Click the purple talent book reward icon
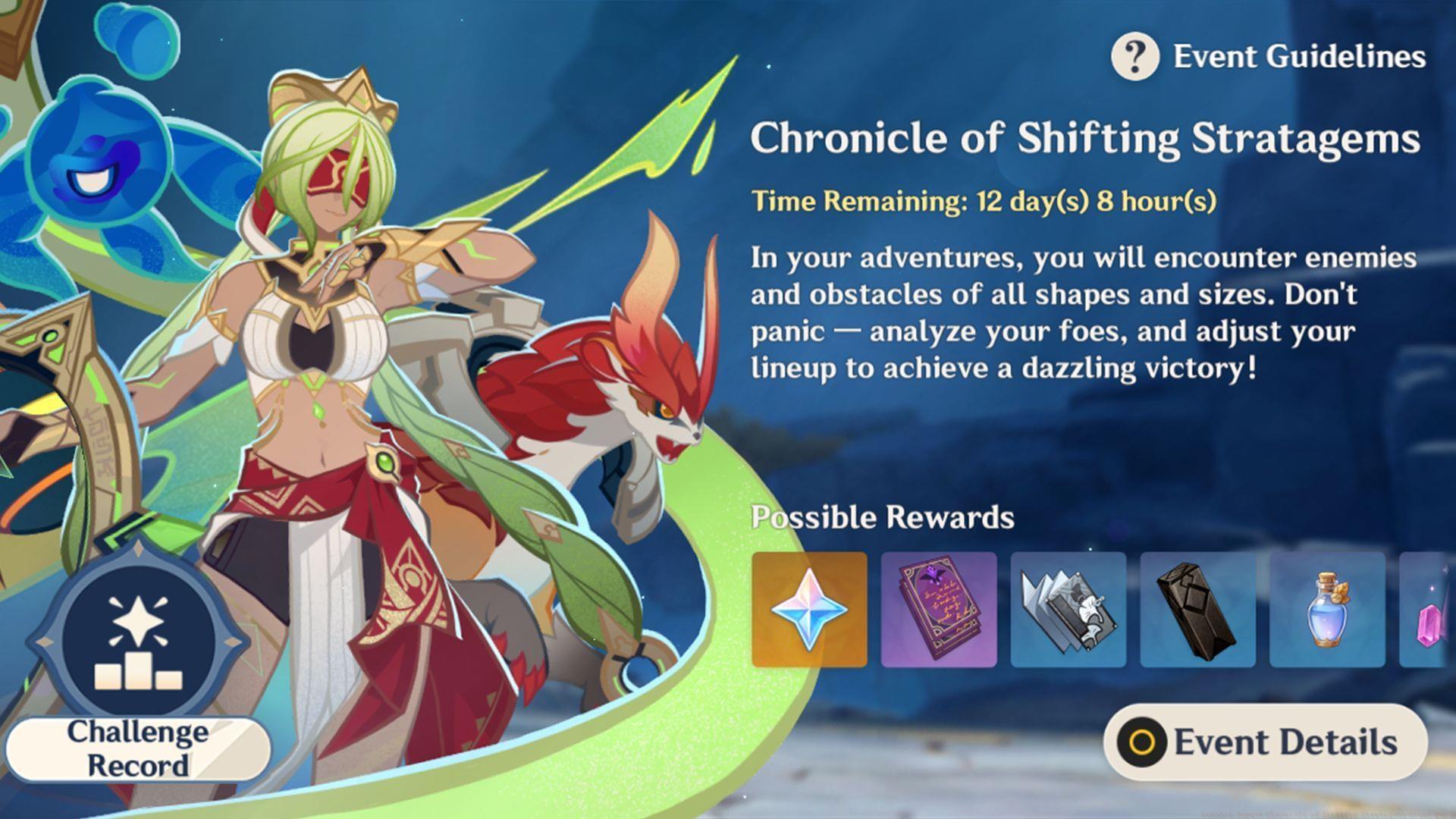 939,609
